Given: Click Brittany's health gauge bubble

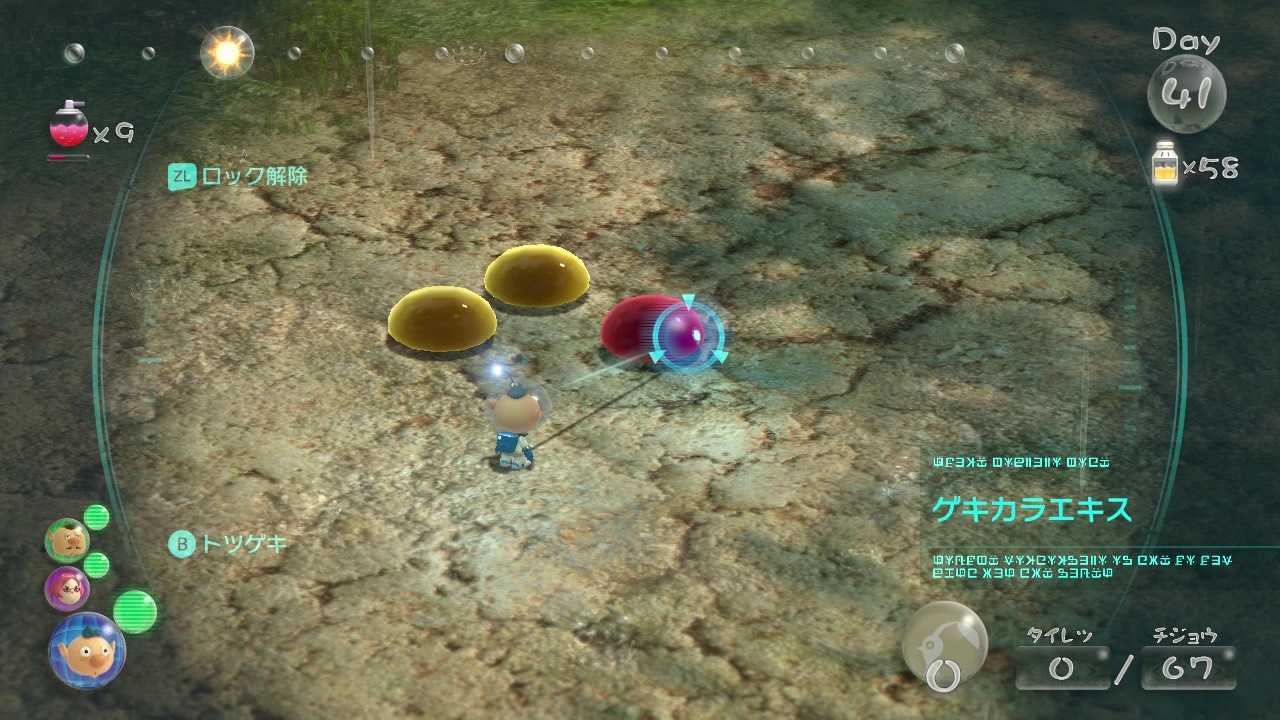Looking at the screenshot, I should (96, 566).
